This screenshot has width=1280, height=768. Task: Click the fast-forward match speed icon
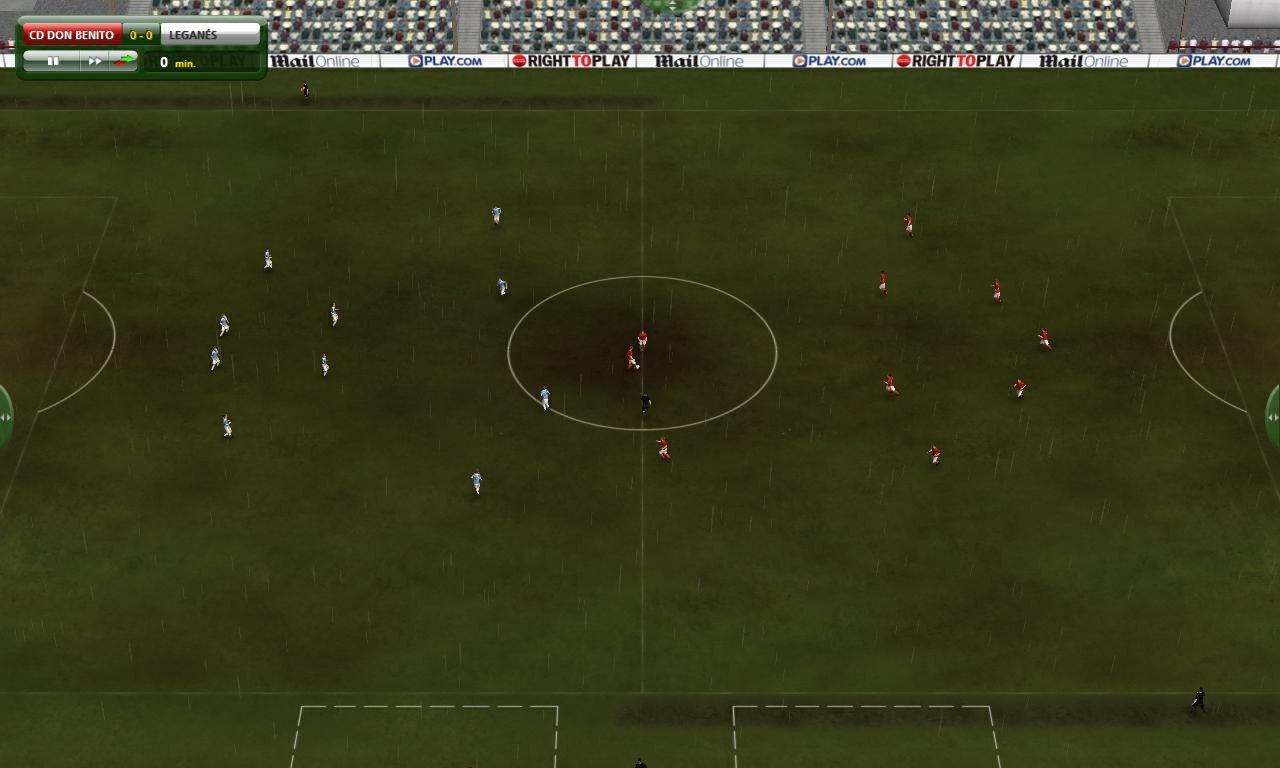tap(95, 60)
